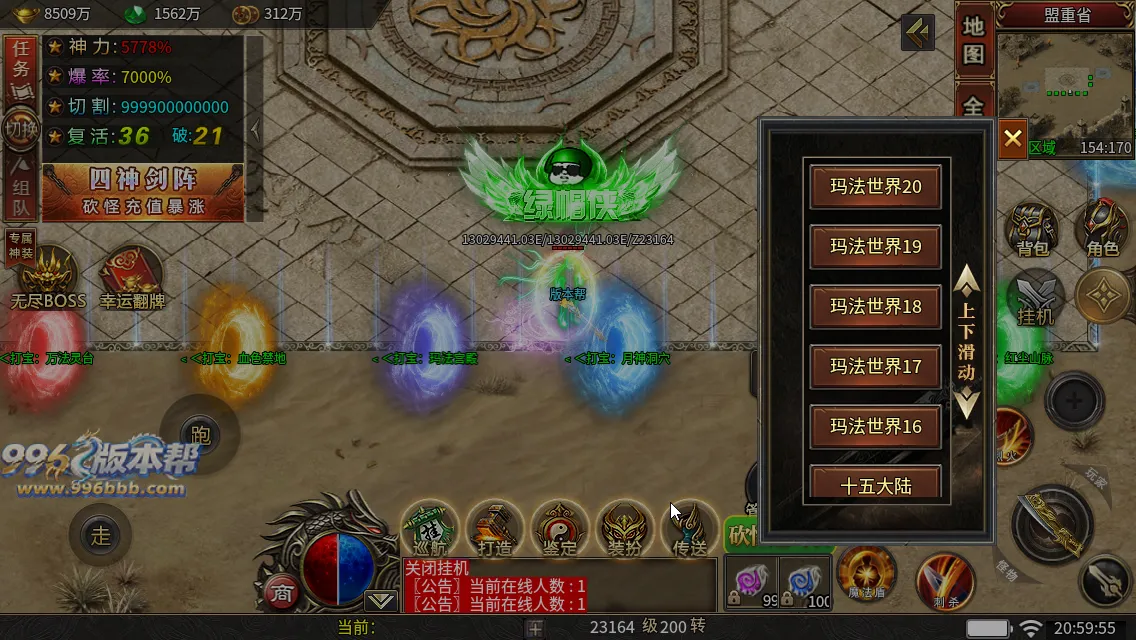Teleport to 玛法世界16
The image size is (1136, 640).
coord(875,427)
